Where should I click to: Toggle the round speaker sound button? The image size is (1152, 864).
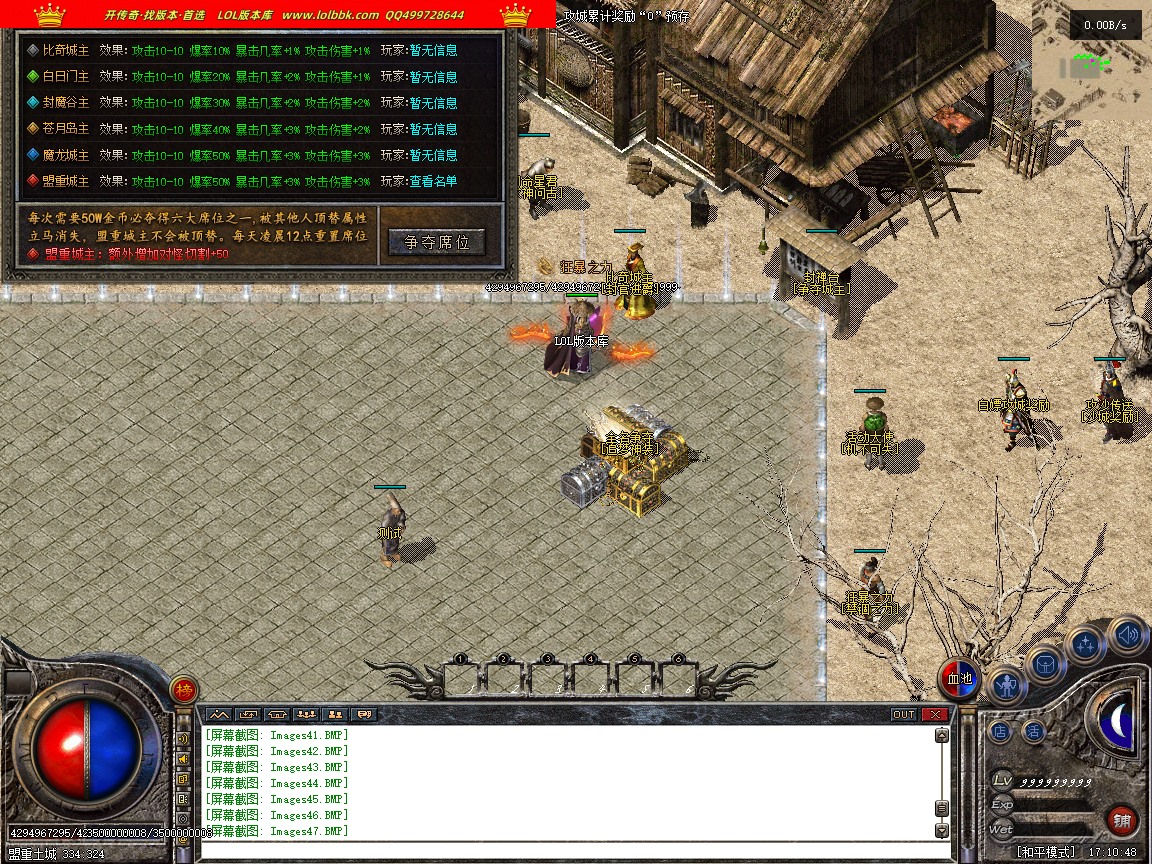[x=1127, y=634]
